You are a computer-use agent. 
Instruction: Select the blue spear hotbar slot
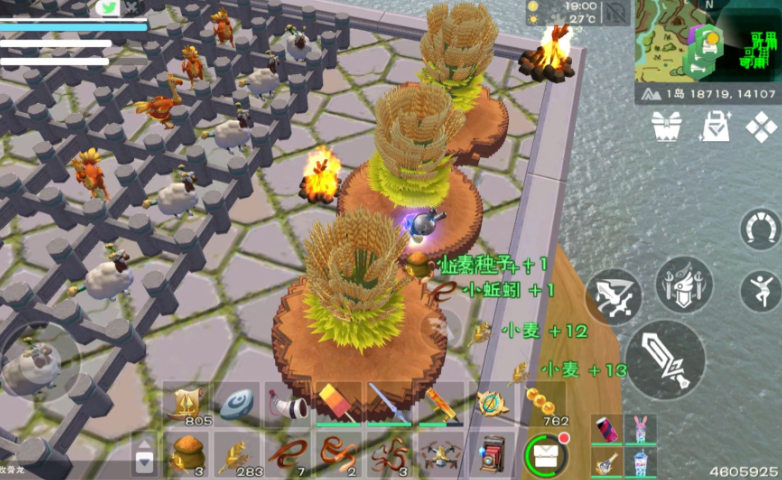pos(389,404)
